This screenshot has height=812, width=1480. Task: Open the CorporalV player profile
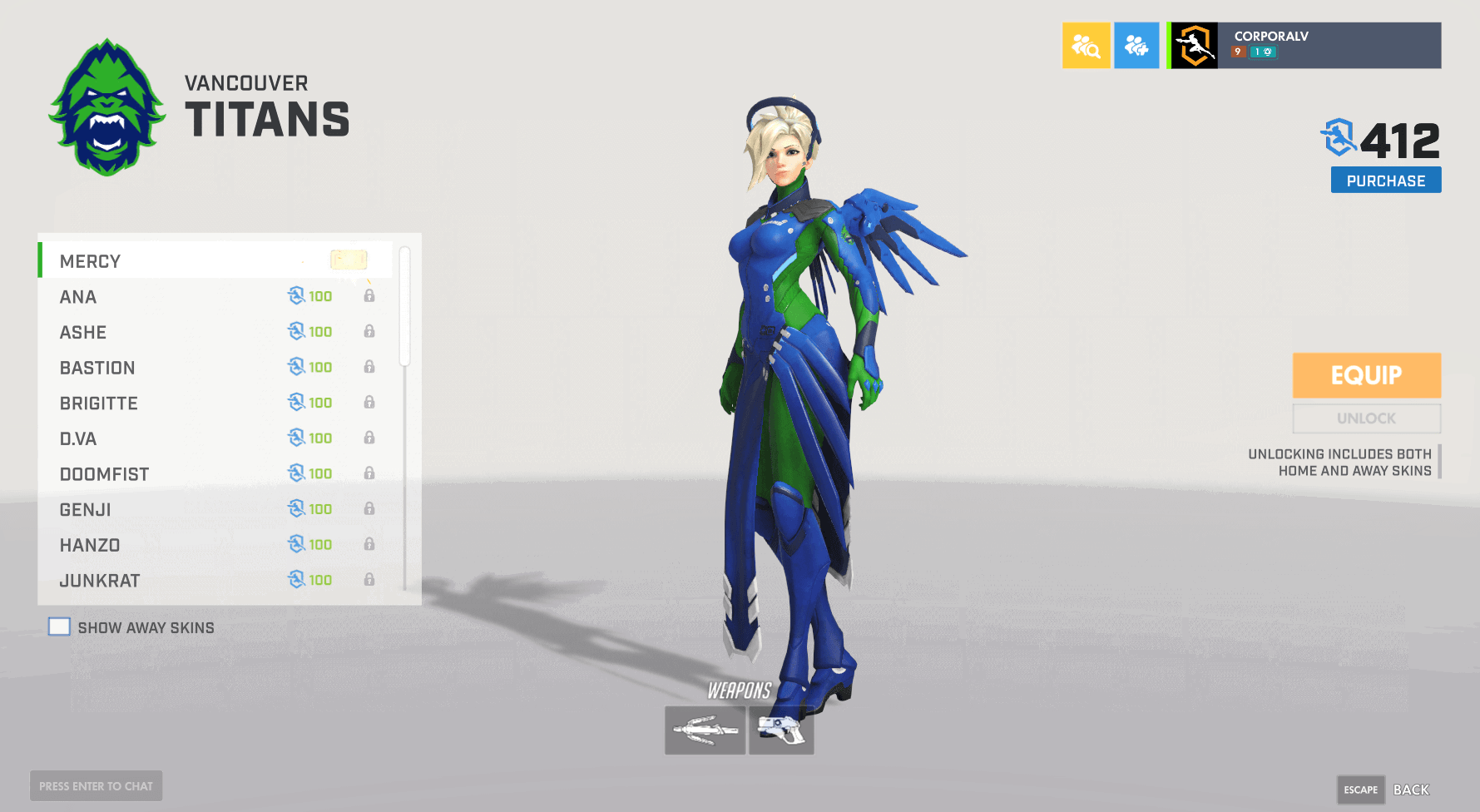[1304, 46]
